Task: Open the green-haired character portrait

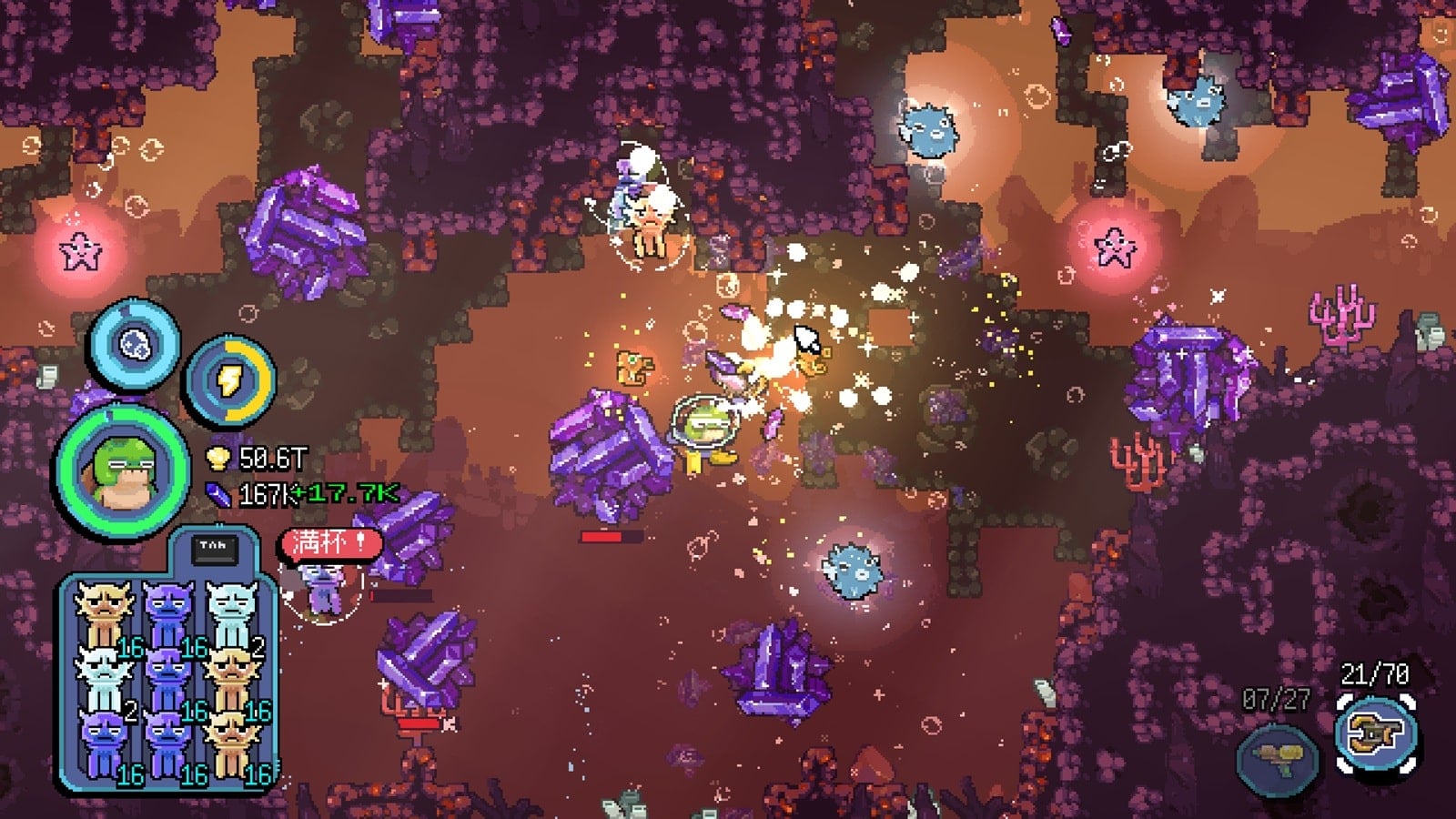Action: pyautogui.click(x=122, y=471)
